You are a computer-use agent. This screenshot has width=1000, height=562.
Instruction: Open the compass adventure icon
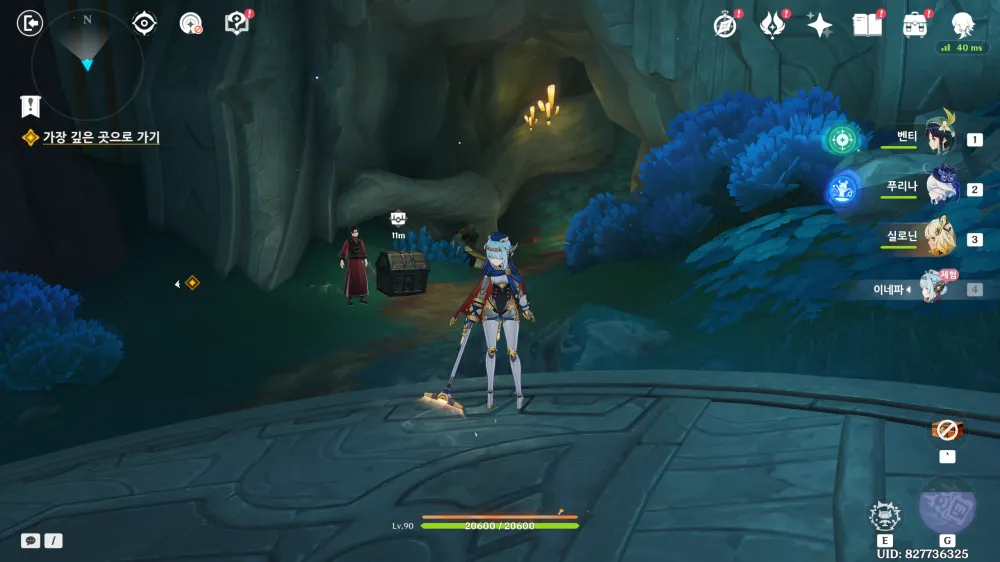pyautogui.click(x=725, y=25)
